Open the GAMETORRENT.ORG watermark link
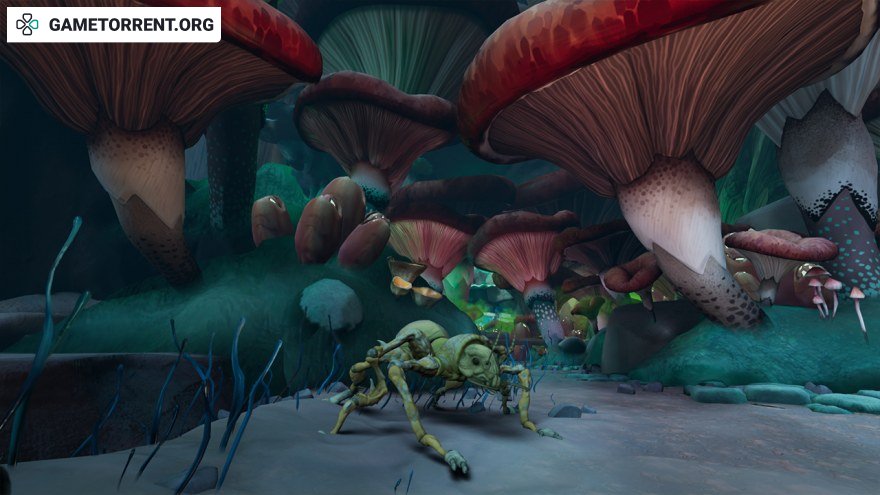Screen dimensions: 880x495 115,25
